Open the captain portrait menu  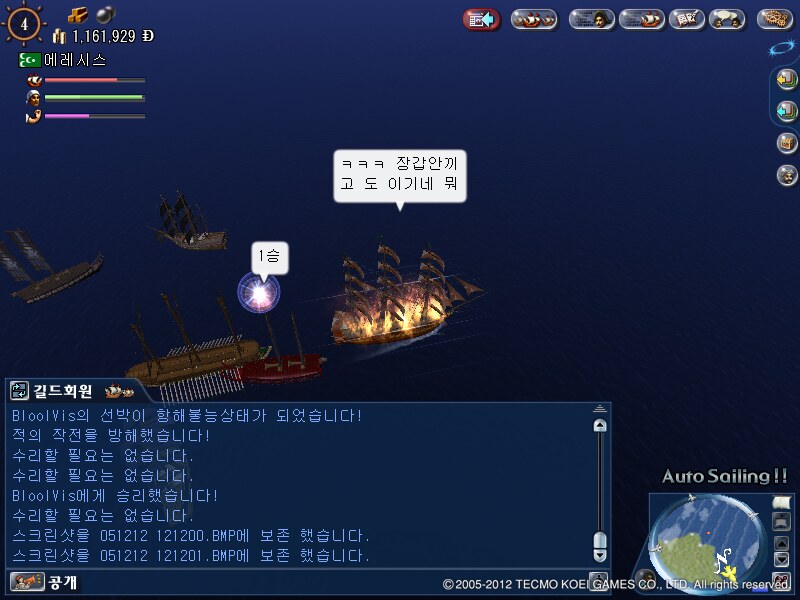click(x=591, y=19)
